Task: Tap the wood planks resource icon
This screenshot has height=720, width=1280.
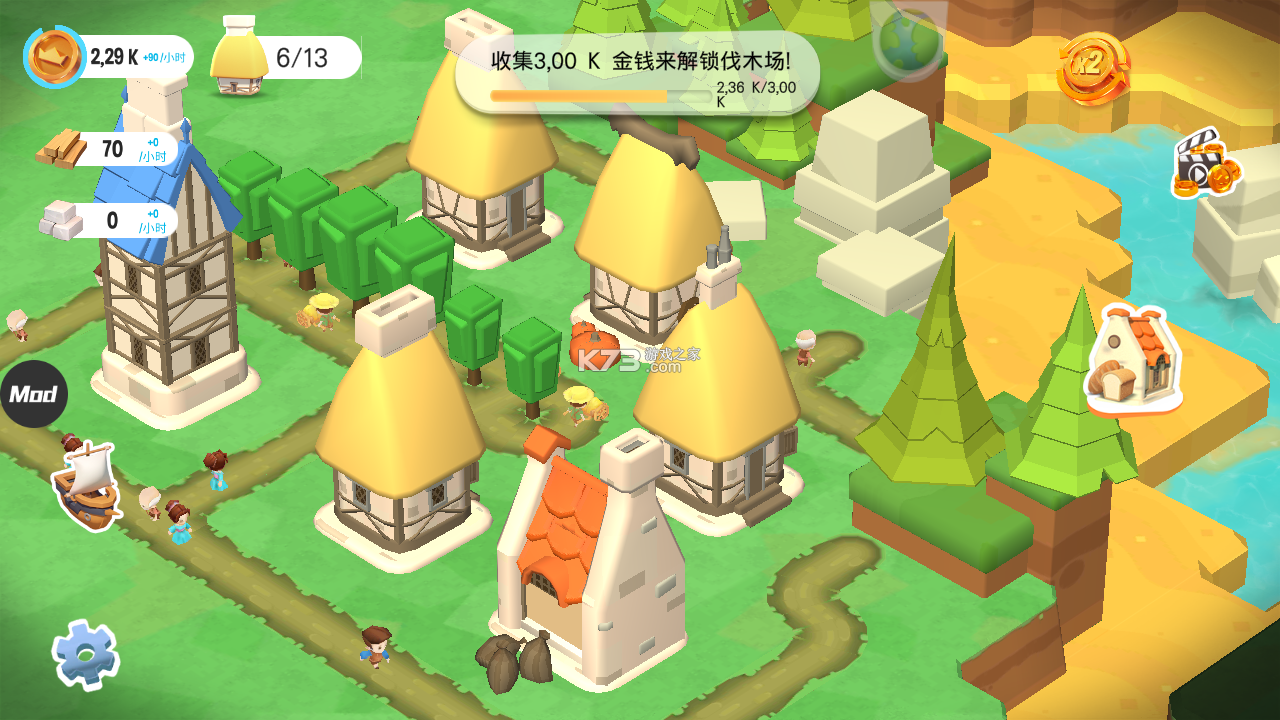Action: click(x=63, y=150)
